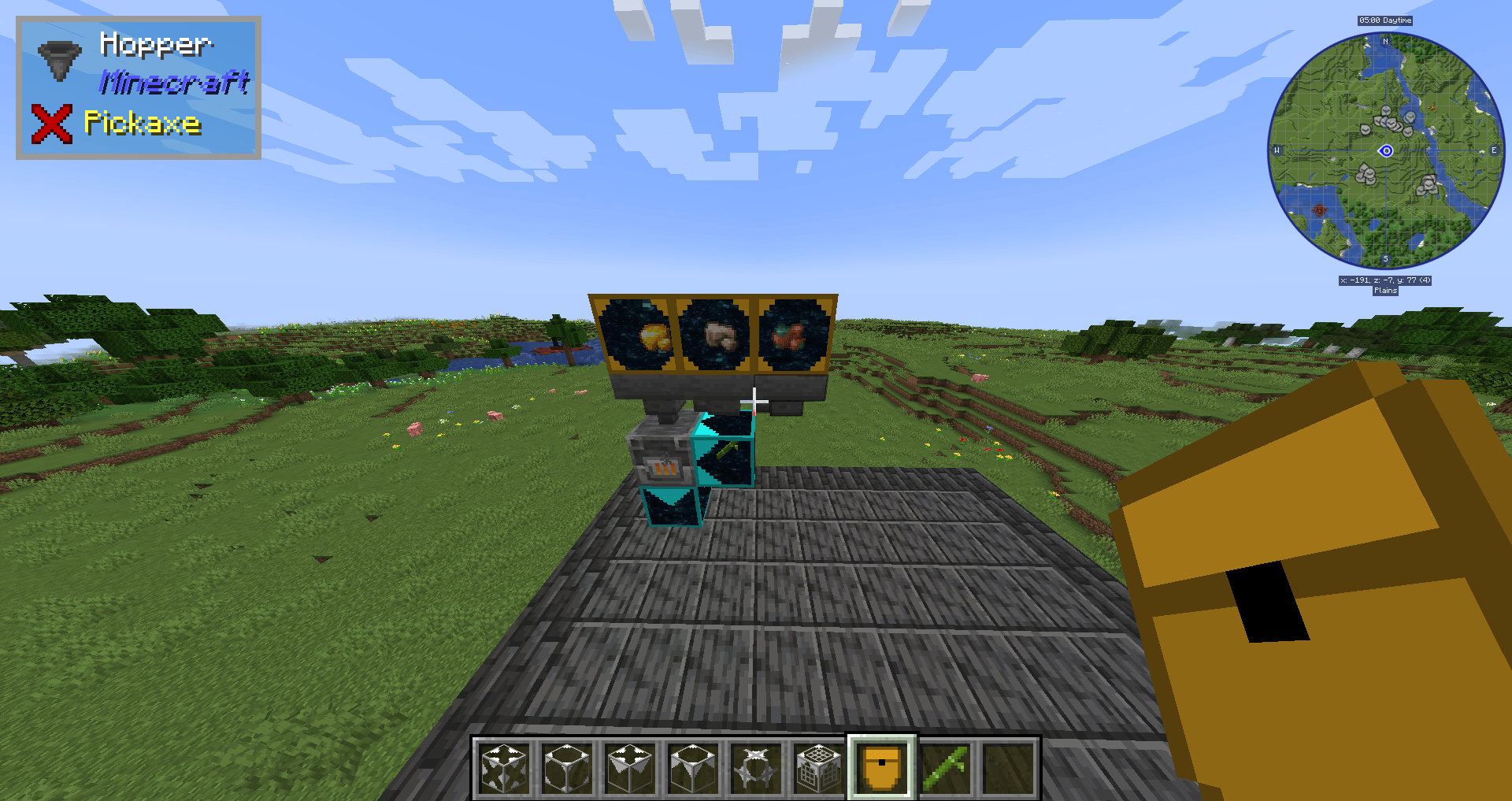Select the round-hole frame block in slot two
1512x801 pixels.
click(568, 764)
